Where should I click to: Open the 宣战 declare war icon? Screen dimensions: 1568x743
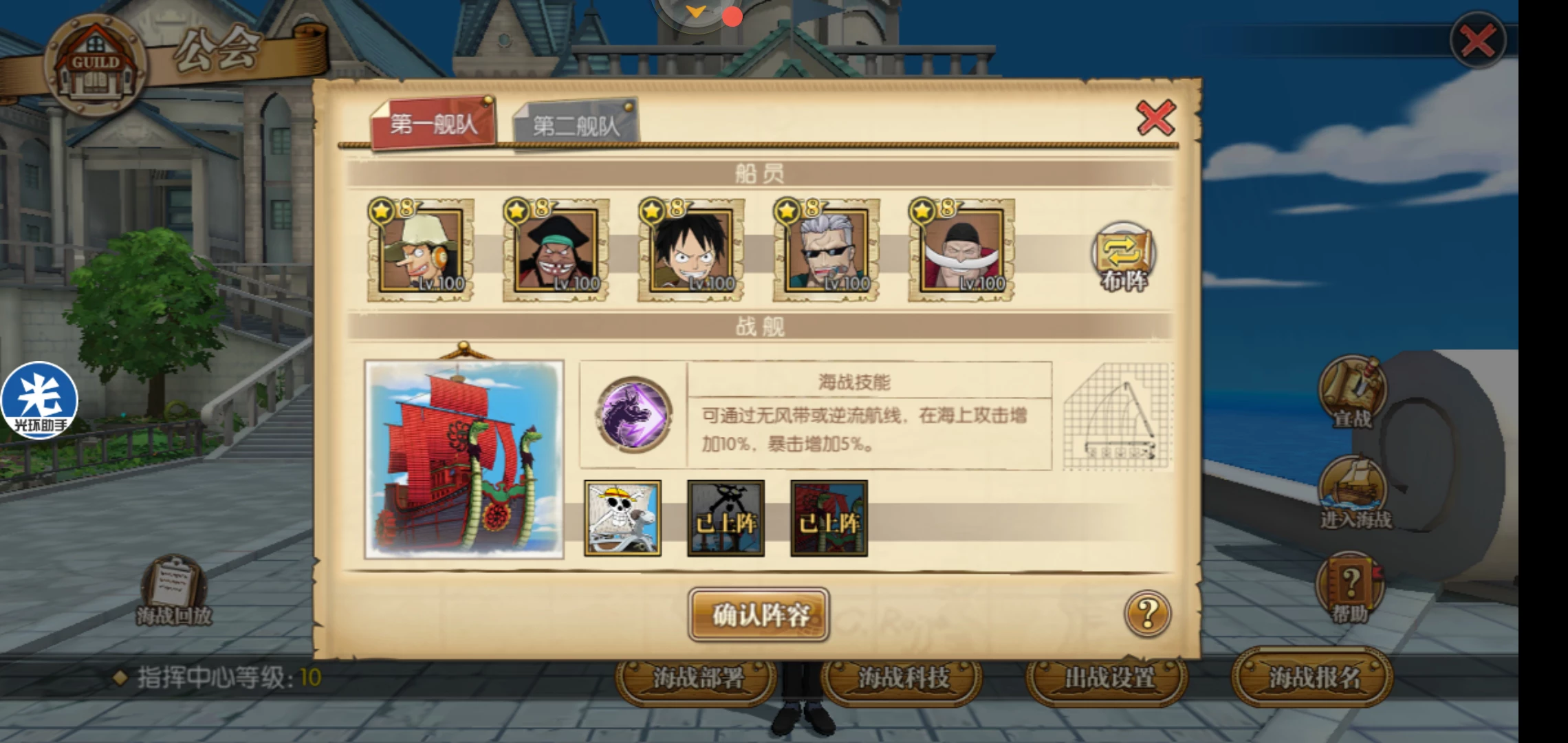1352,394
